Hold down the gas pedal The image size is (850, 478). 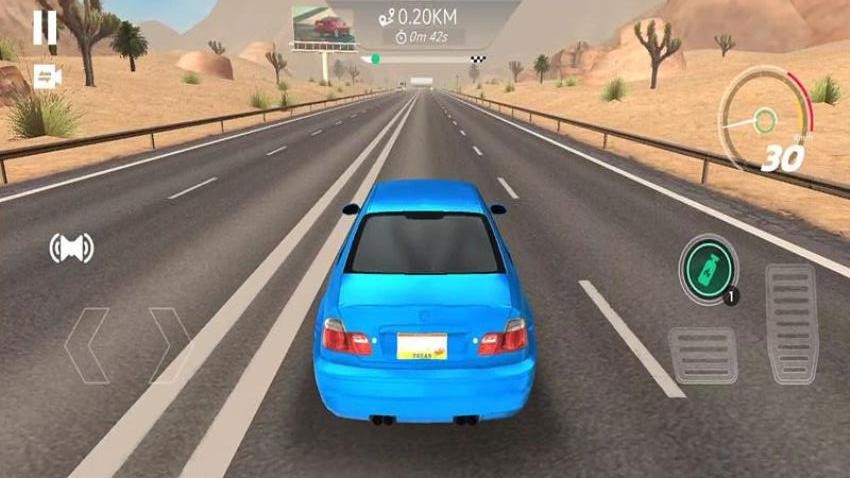pyautogui.click(x=790, y=323)
